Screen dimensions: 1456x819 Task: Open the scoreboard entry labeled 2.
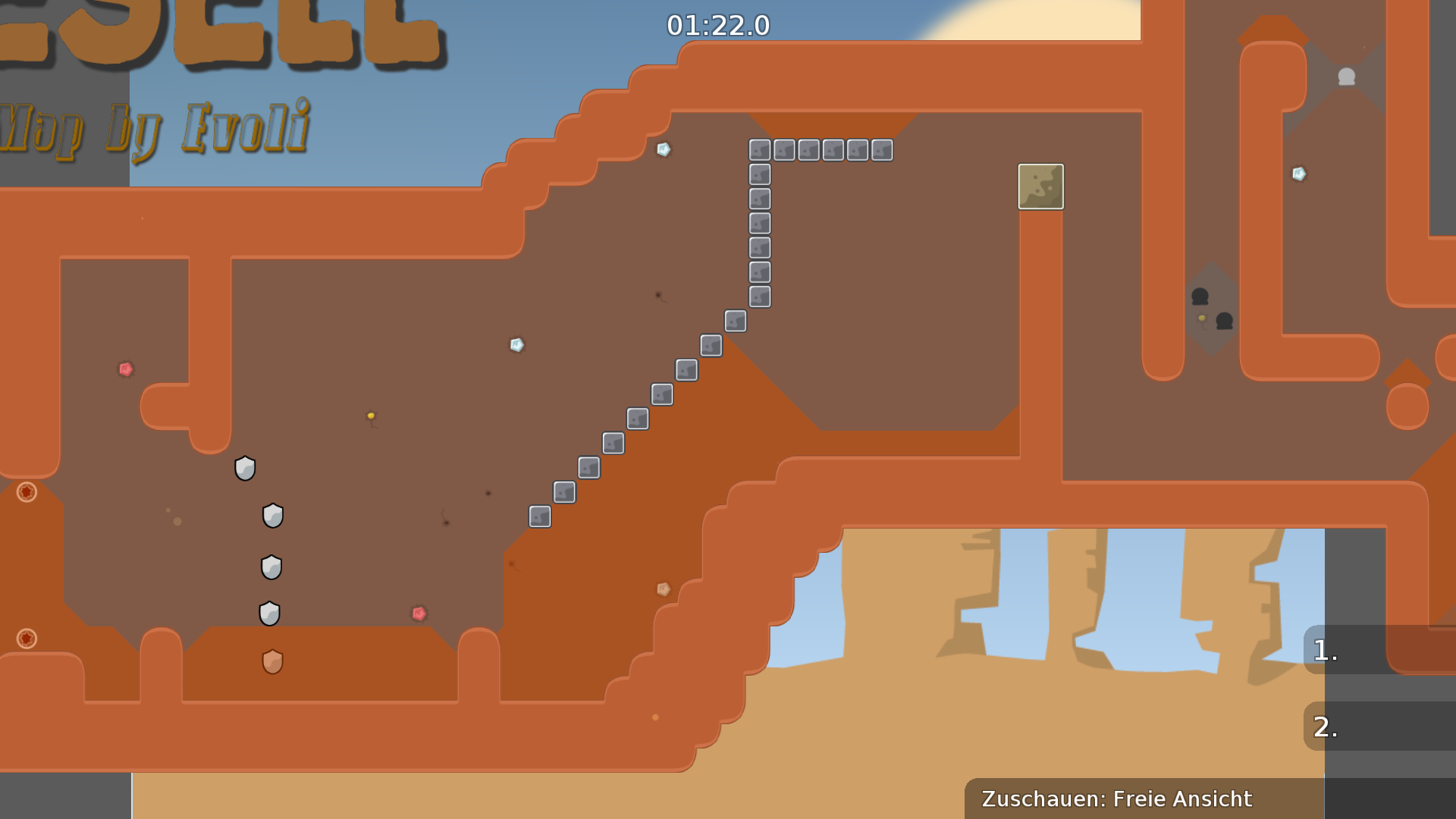point(1325,726)
